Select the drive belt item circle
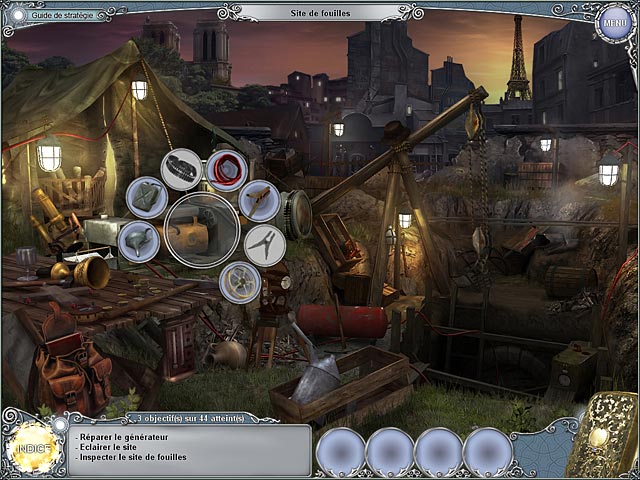Image resolution: width=640 pixels, height=480 pixels. [182, 167]
